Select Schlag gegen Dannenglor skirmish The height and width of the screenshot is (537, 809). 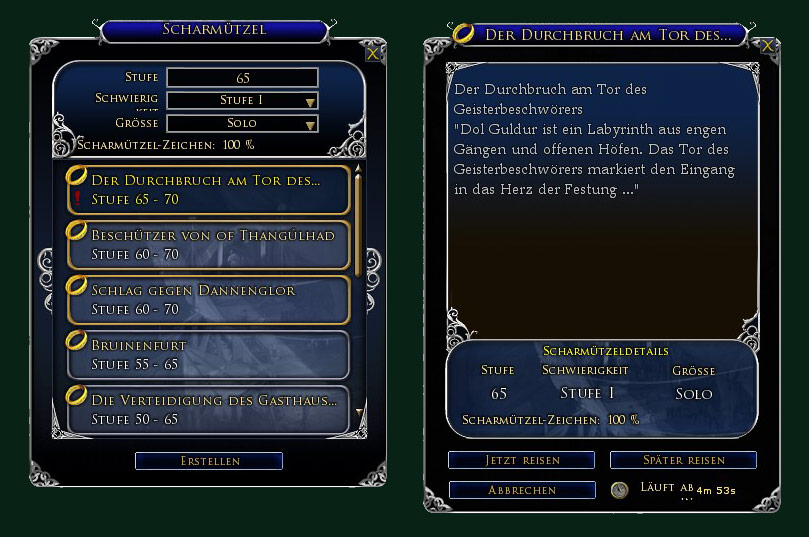click(207, 300)
